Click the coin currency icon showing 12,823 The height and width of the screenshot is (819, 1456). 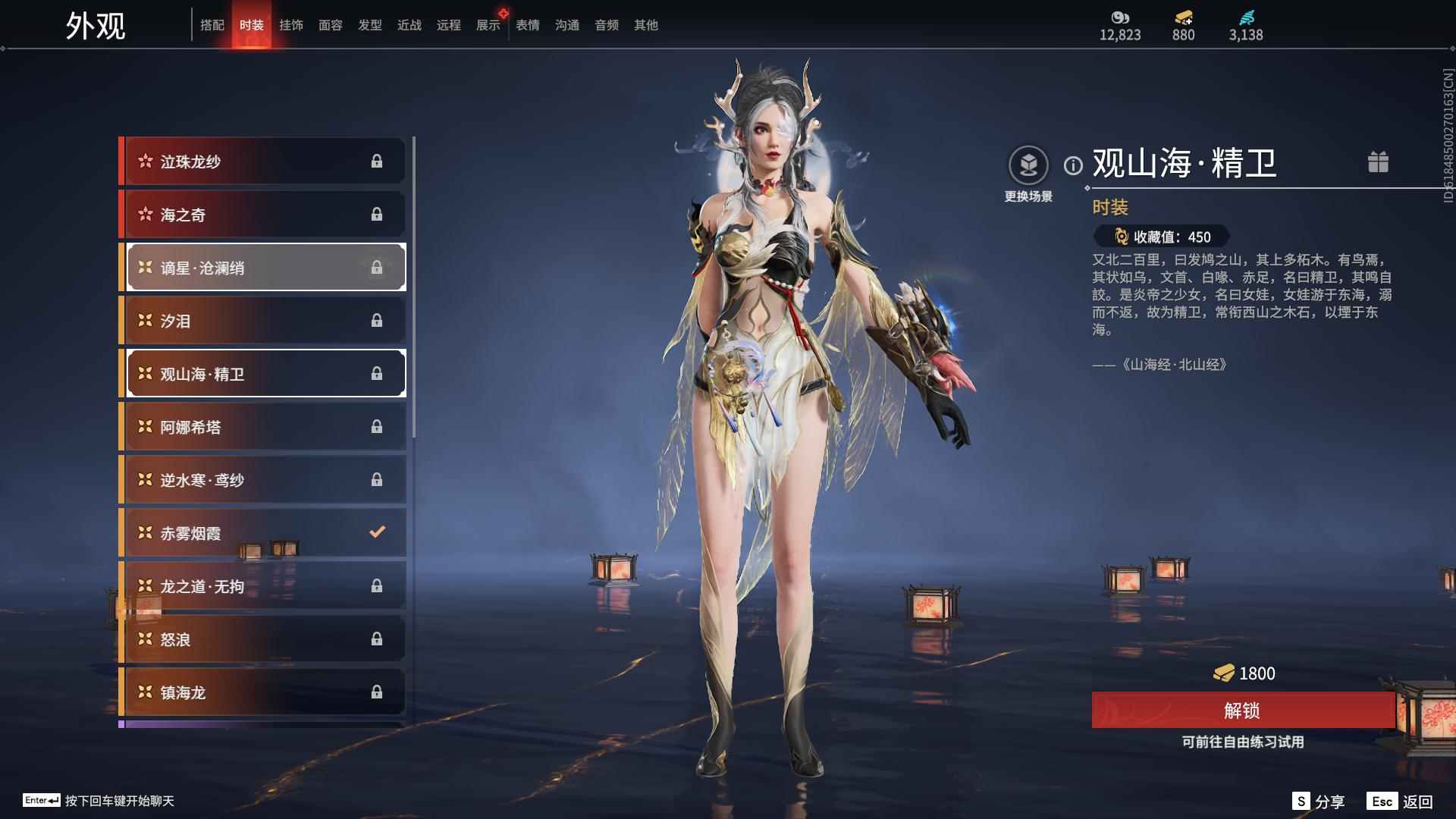click(x=1120, y=16)
